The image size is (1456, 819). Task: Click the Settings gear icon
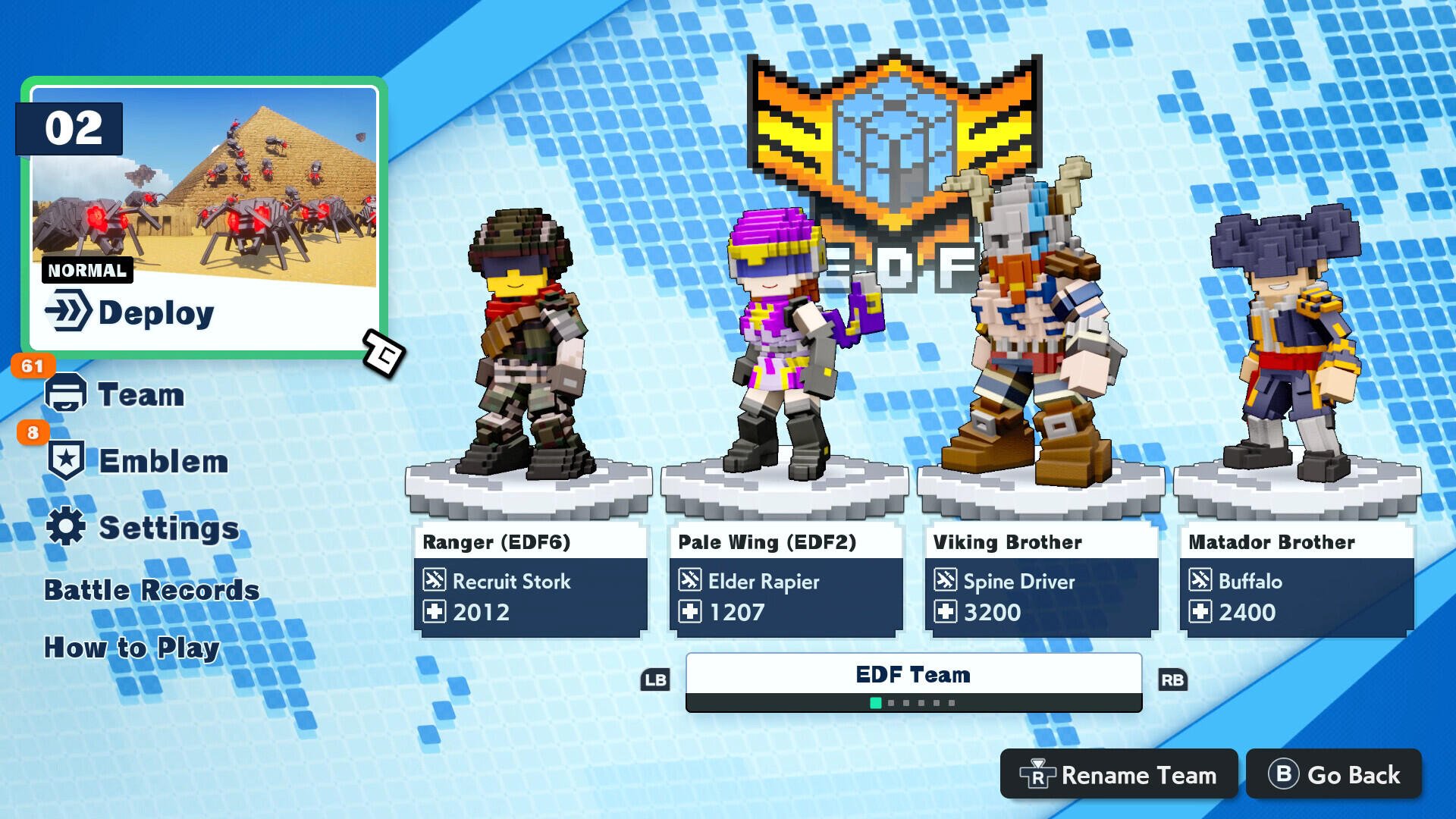tap(66, 527)
